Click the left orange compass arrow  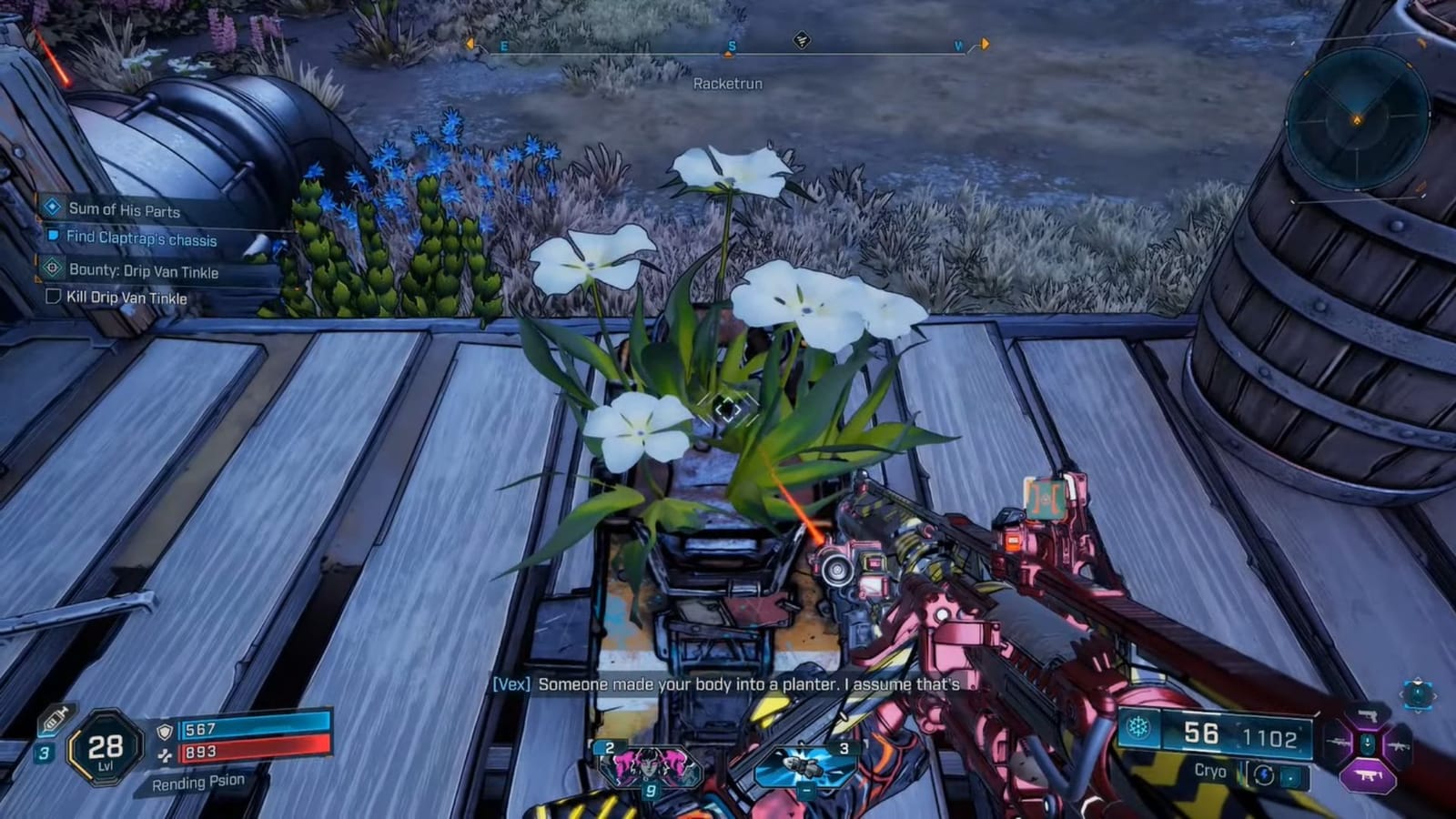[x=470, y=42]
